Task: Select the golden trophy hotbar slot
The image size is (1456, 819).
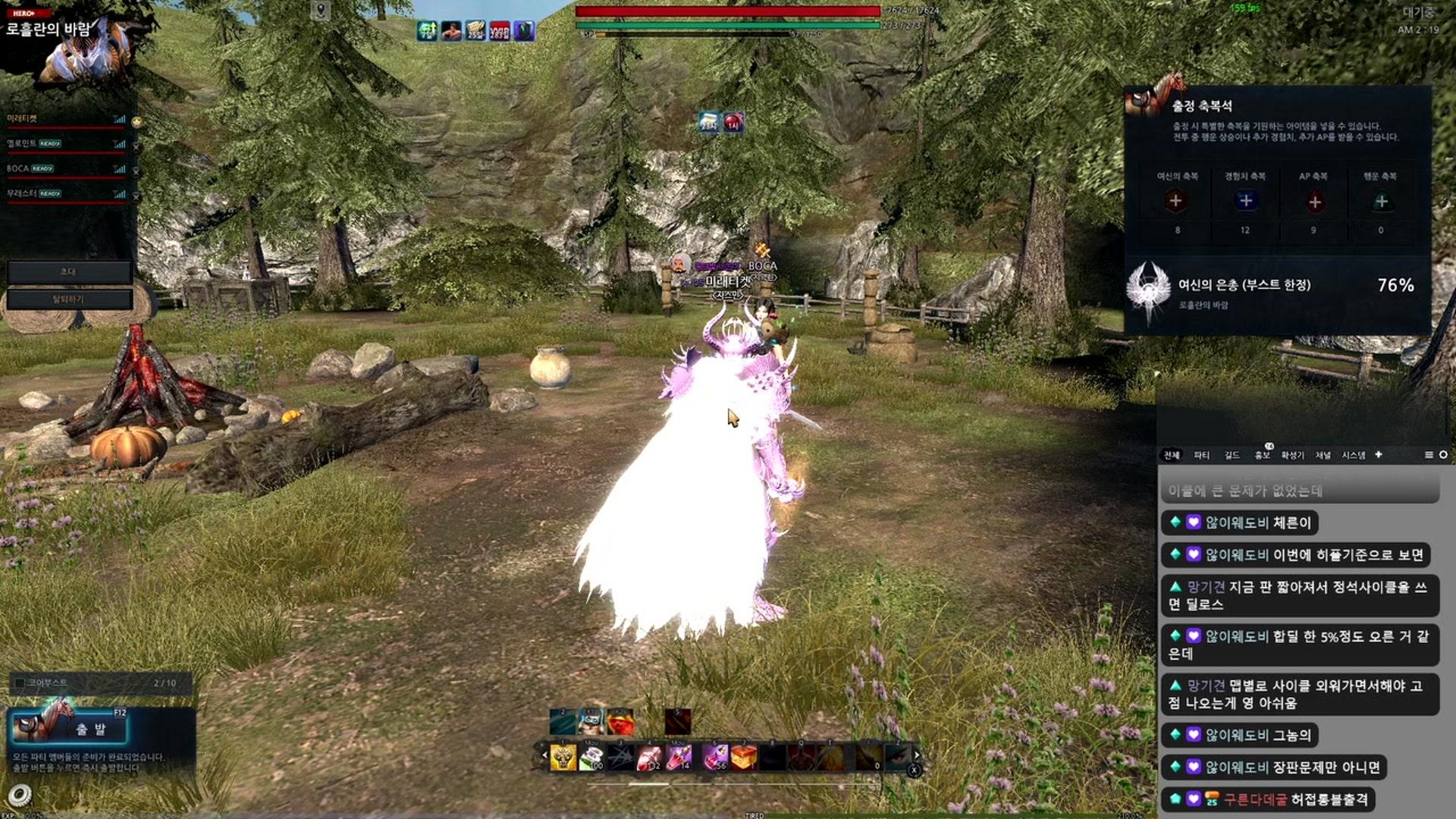Action: (563, 757)
